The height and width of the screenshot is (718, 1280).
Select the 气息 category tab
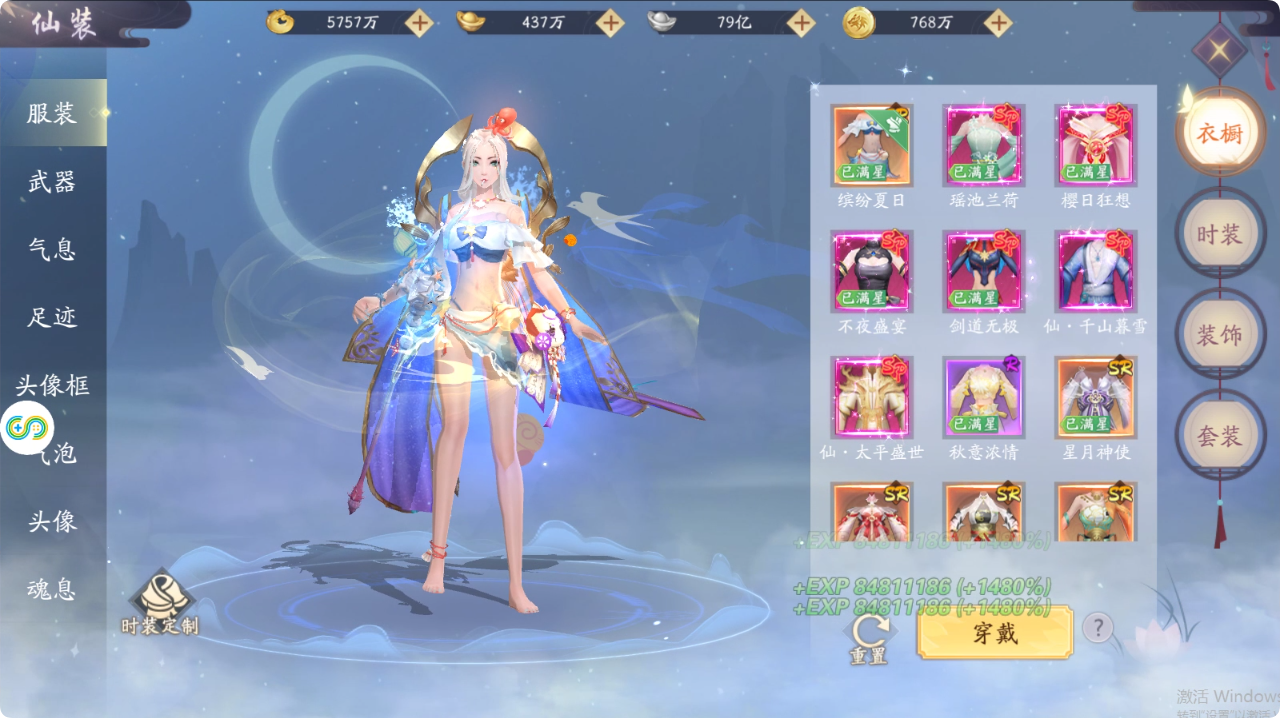[x=52, y=249]
